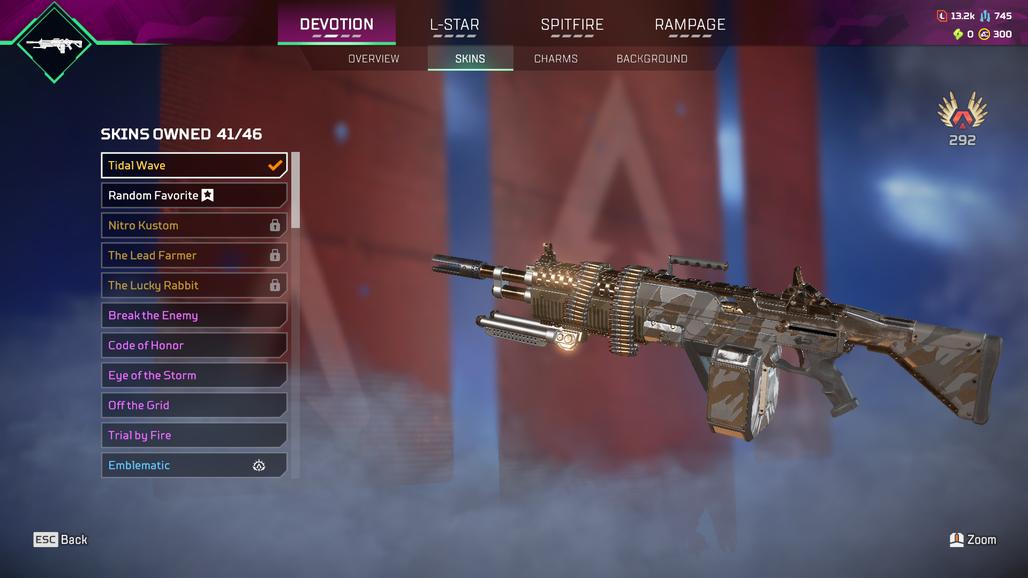
Task: Select the Off the Grid skin
Action: click(x=194, y=405)
